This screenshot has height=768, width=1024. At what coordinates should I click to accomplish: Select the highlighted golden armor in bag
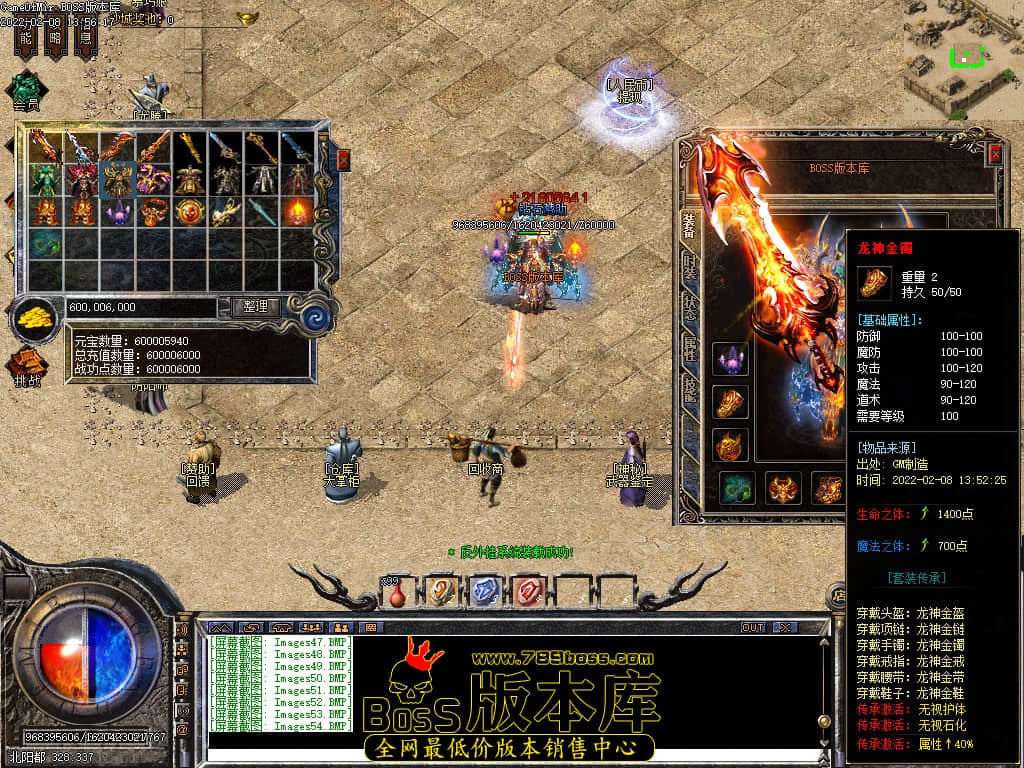pyautogui.click(x=118, y=180)
